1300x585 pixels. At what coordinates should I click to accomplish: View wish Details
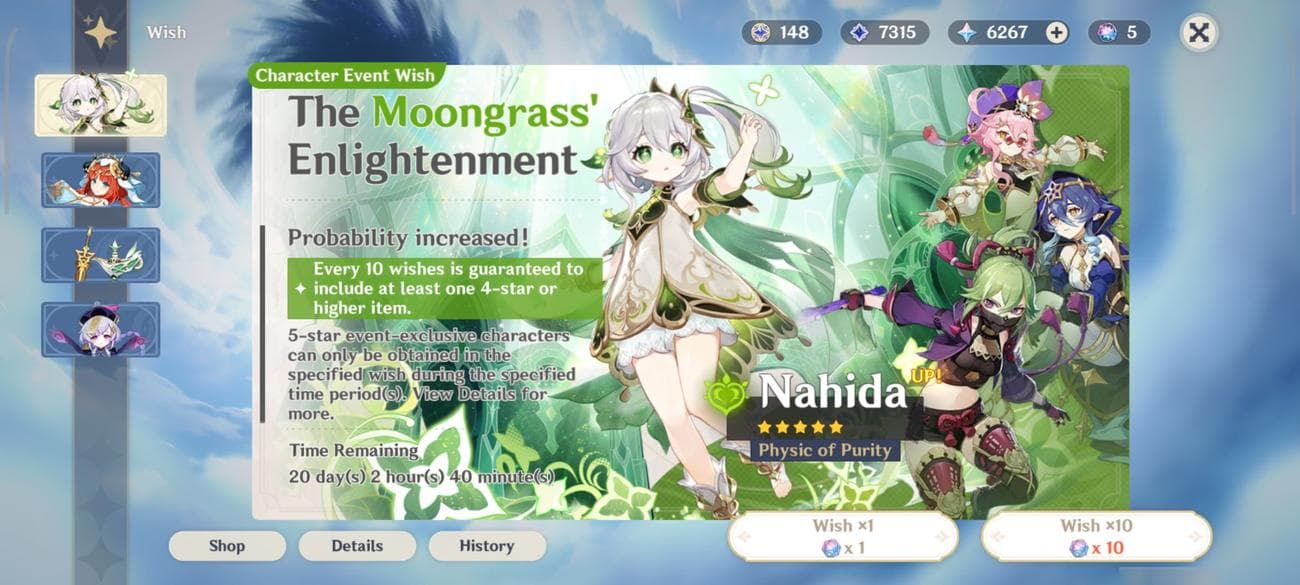(357, 546)
